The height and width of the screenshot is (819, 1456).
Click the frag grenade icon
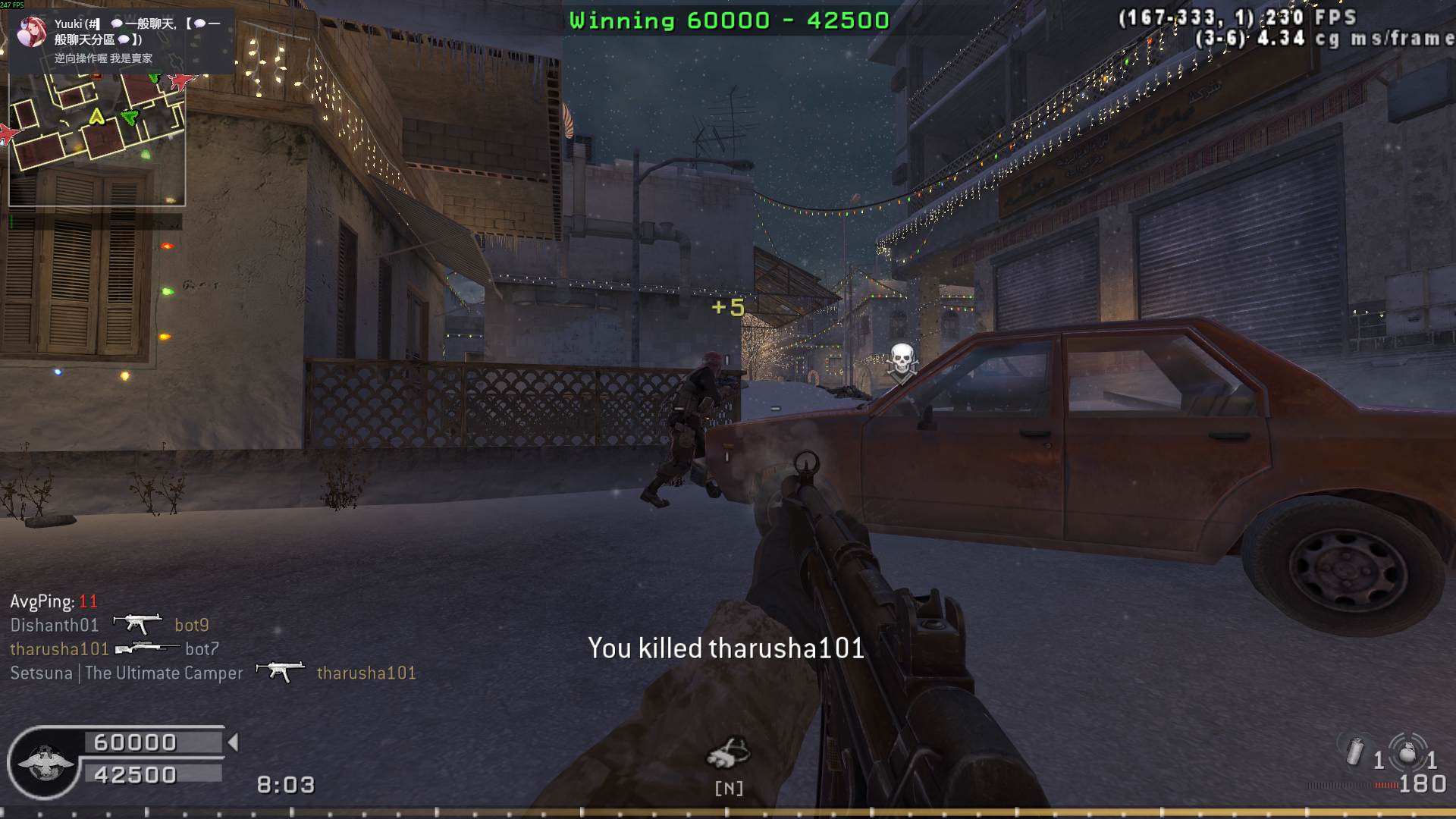(1407, 753)
